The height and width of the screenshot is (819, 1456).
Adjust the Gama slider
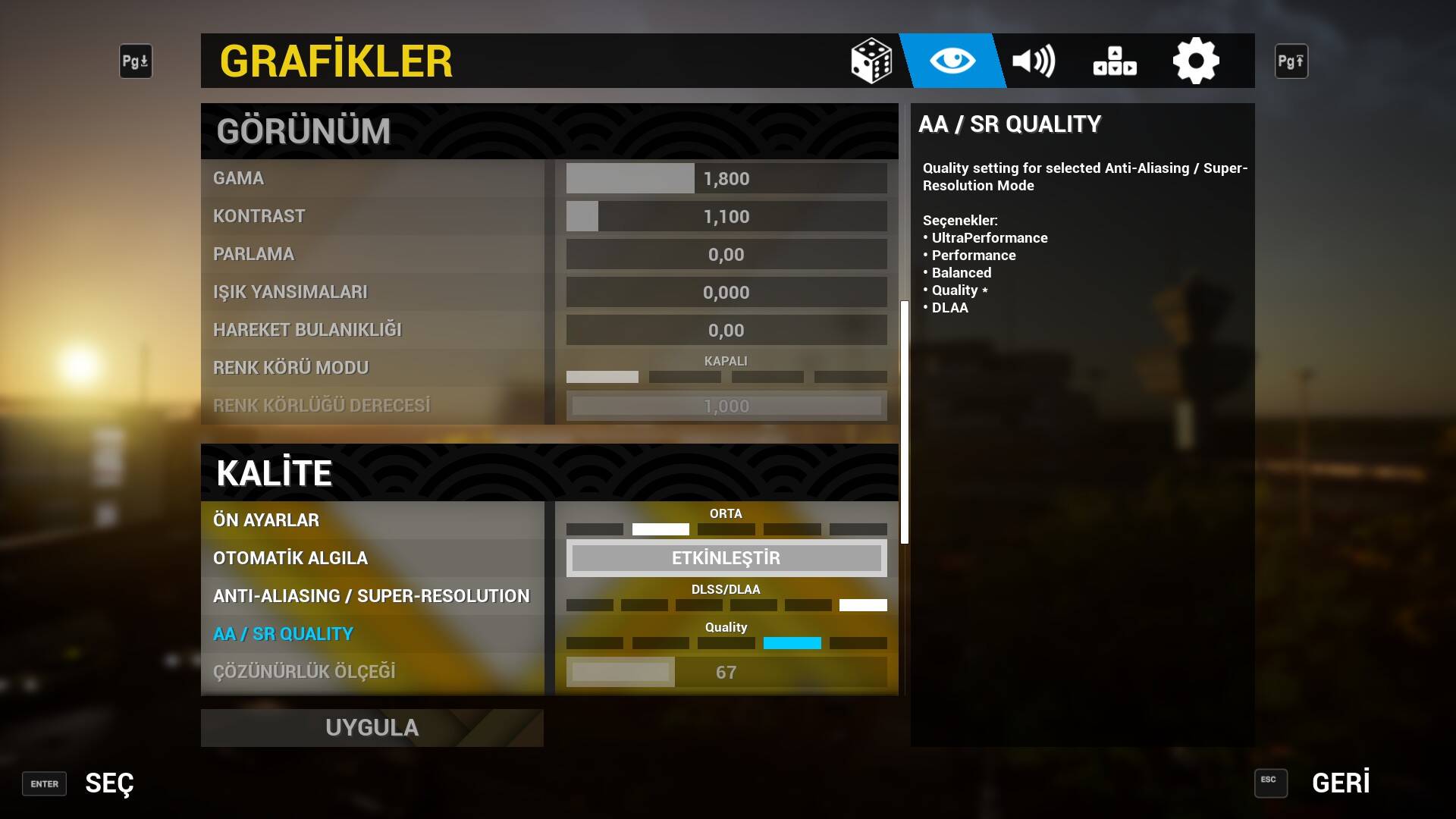pos(726,179)
